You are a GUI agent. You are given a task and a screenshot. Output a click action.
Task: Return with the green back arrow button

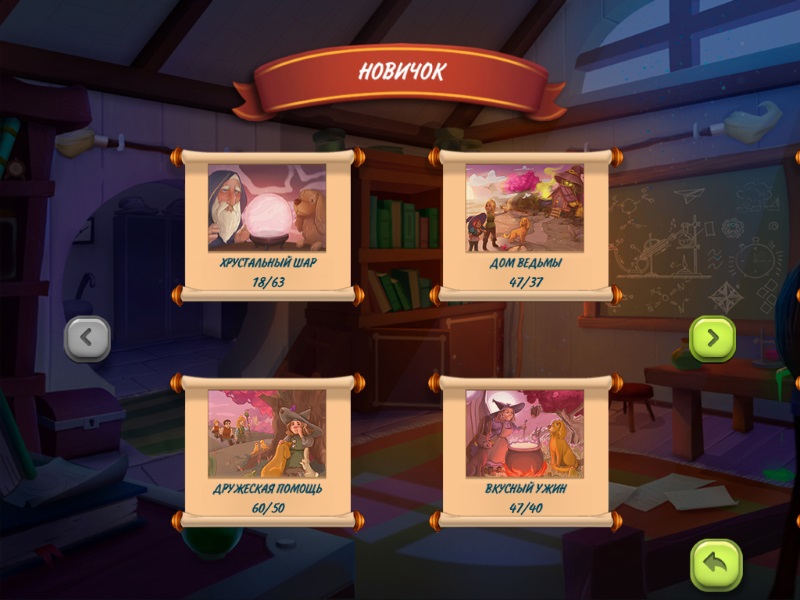[716, 565]
